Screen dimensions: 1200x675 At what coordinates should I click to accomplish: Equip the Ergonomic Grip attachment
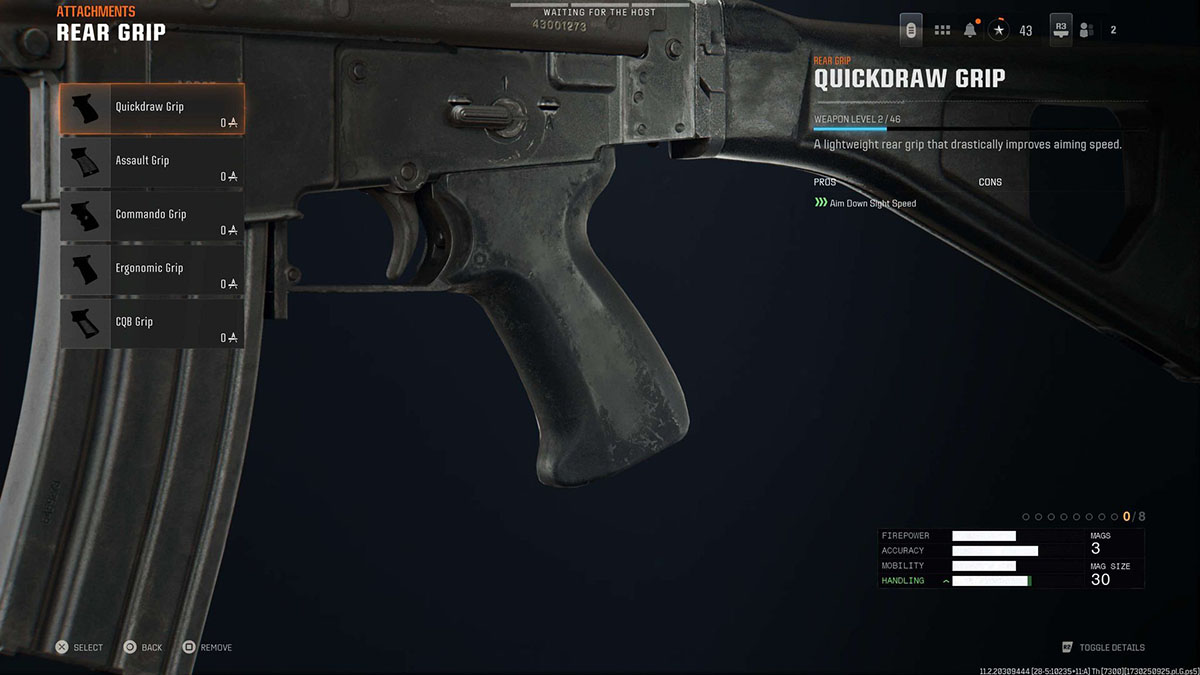click(x=151, y=271)
